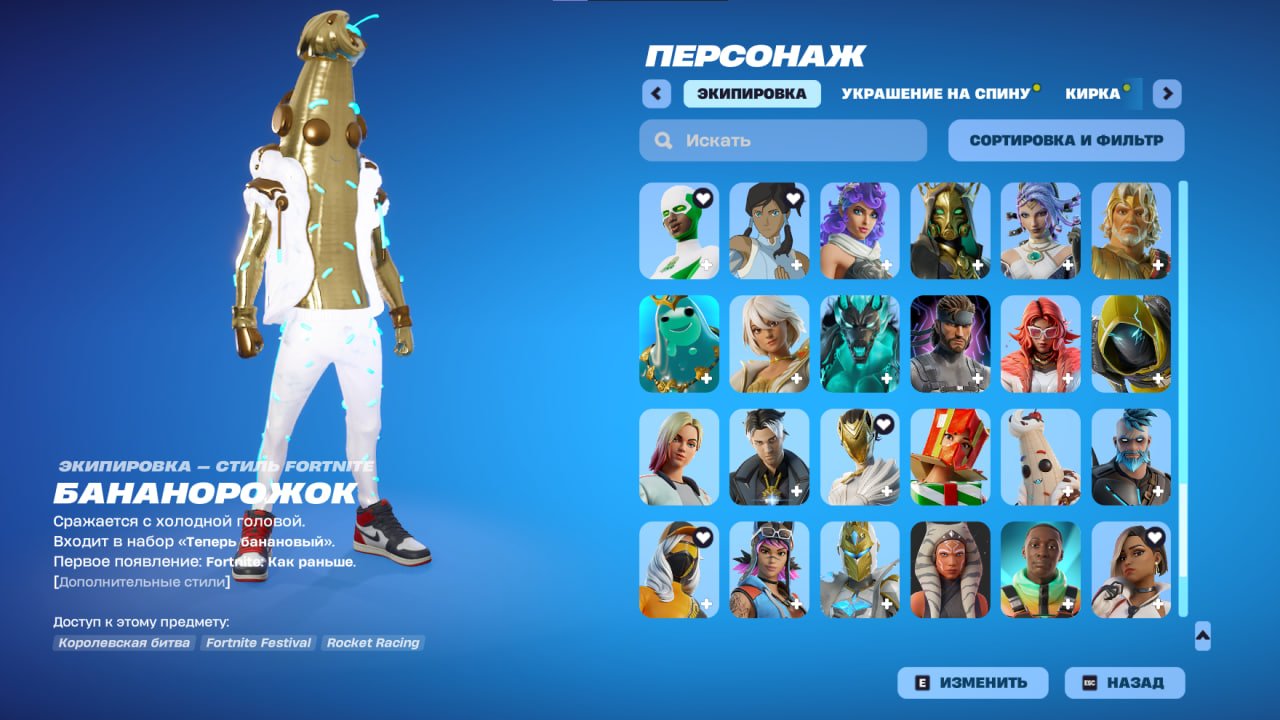The height and width of the screenshot is (720, 1280).
Task: Click the left arrow beside the ЭКИПИРОВКА tab
Action: [x=656, y=93]
